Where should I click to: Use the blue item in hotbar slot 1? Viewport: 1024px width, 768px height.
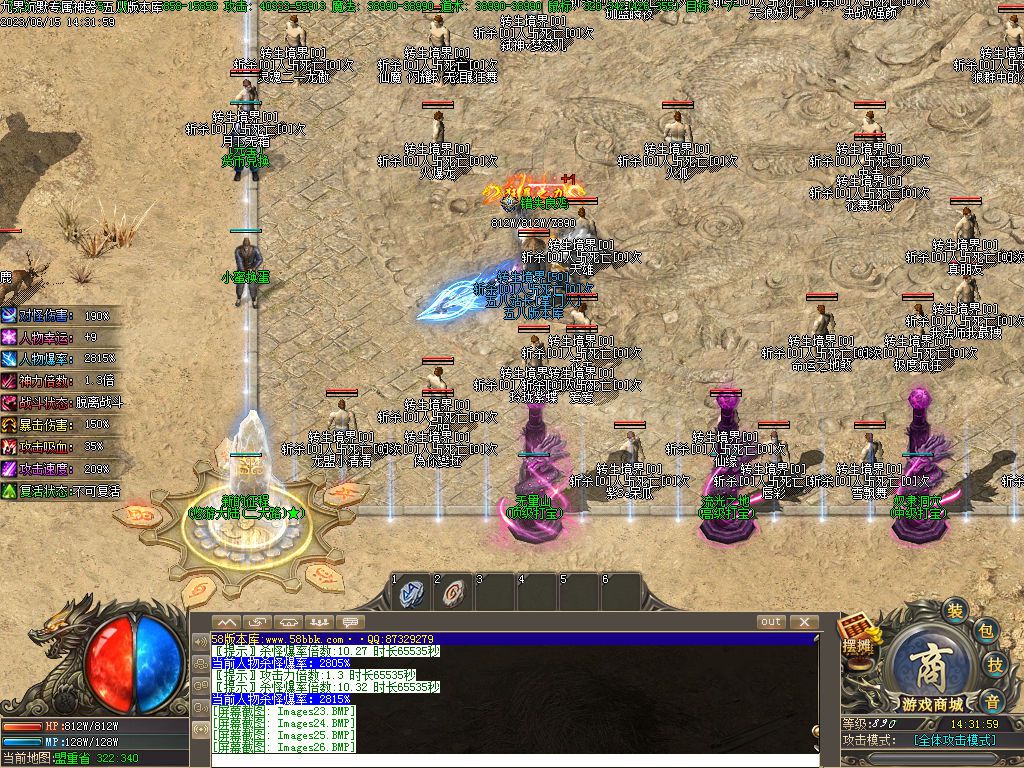(411, 593)
